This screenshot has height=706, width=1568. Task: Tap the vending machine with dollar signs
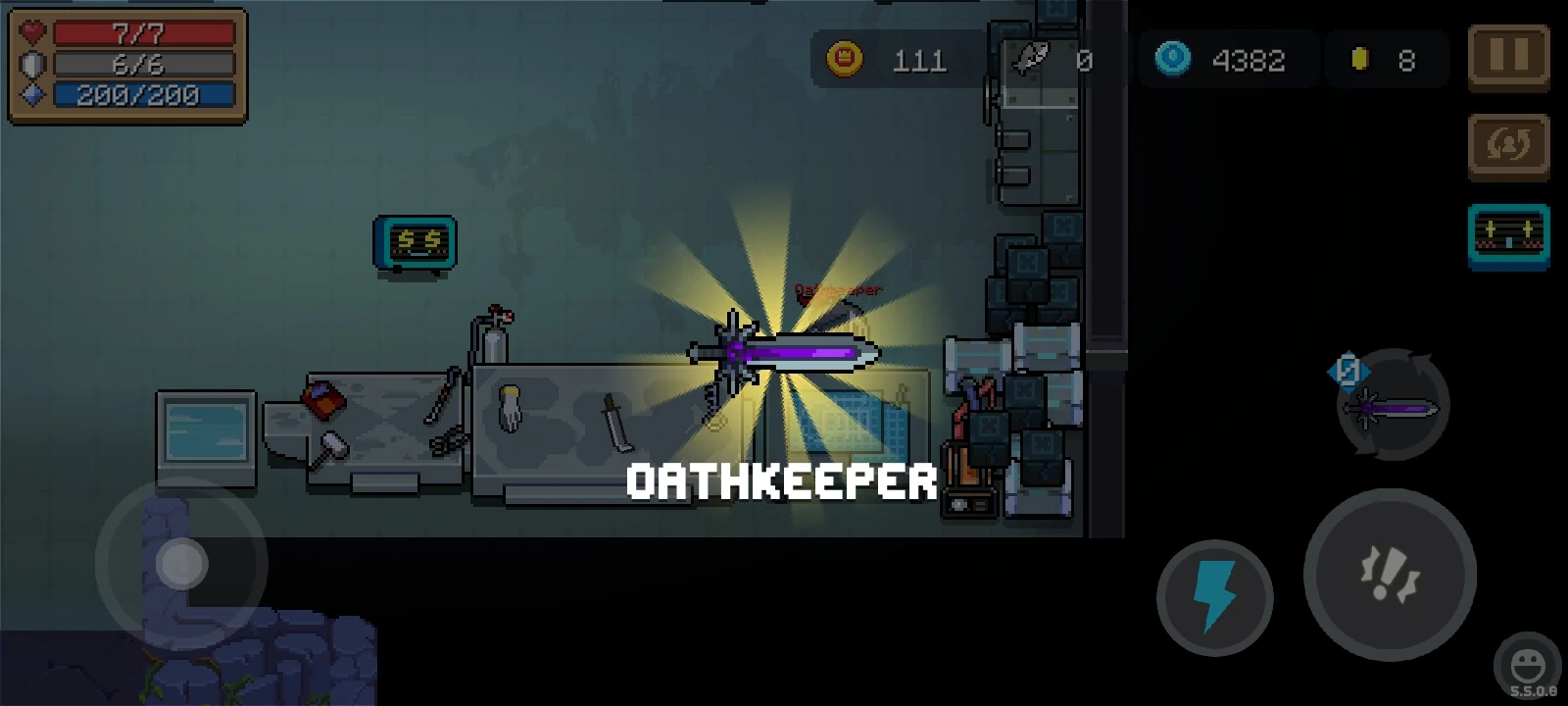(x=415, y=242)
